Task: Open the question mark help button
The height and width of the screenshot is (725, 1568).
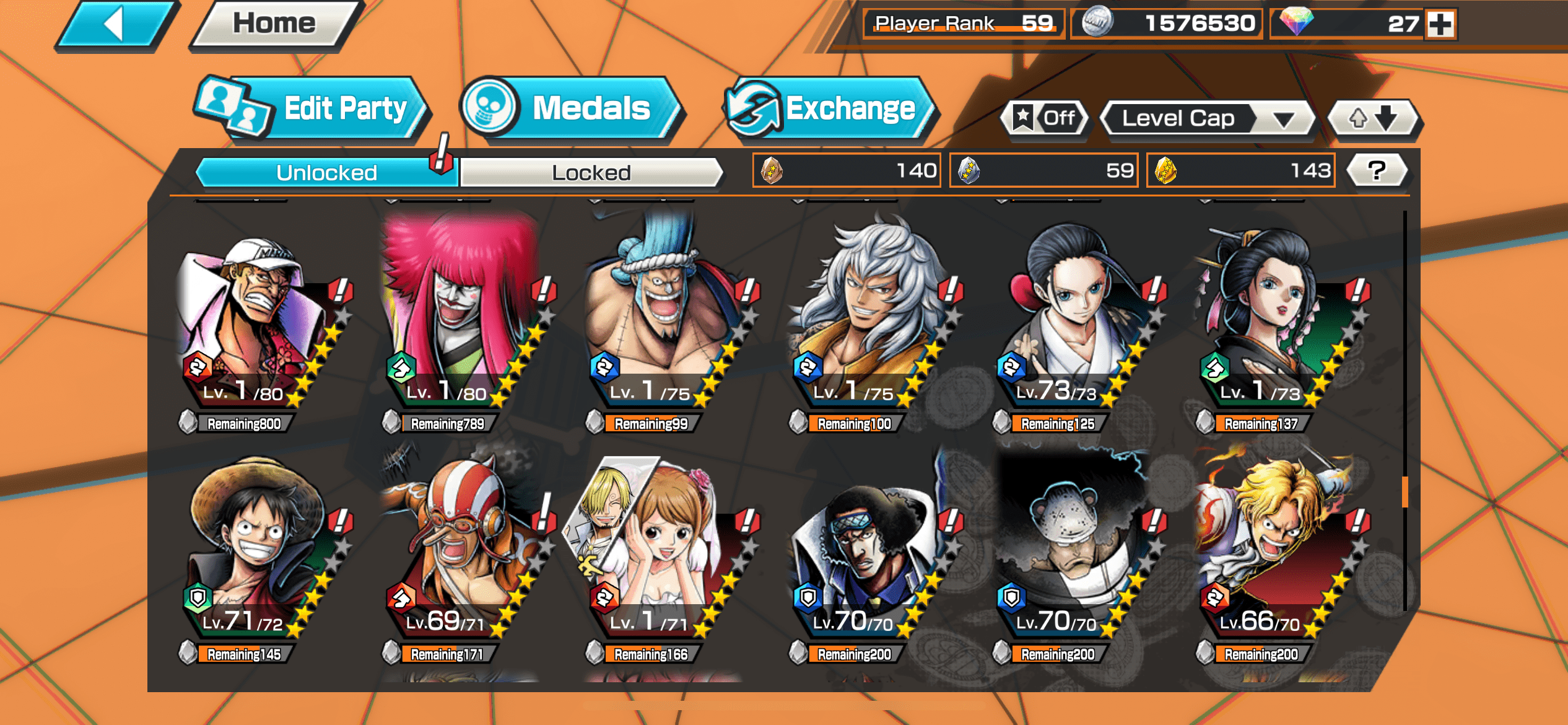Action: tap(1377, 170)
